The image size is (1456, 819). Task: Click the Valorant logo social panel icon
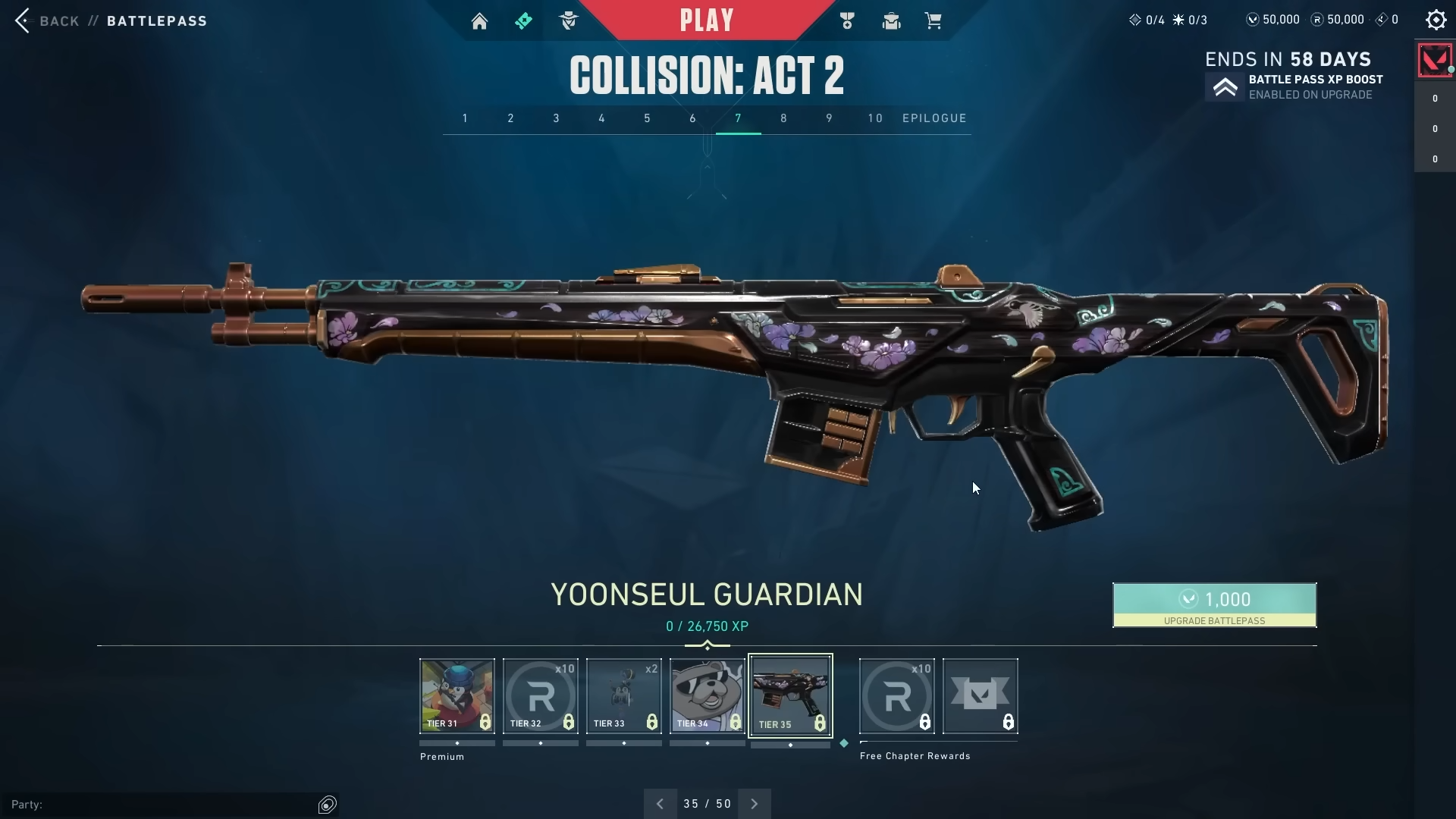tap(1434, 60)
